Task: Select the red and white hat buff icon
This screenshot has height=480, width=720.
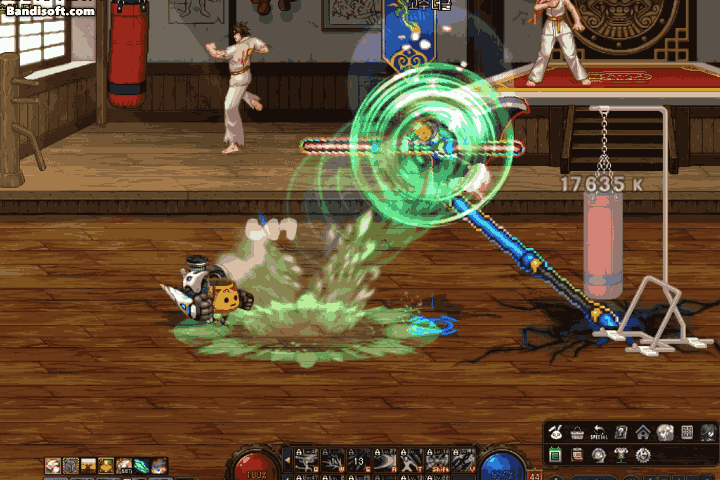Action: tap(52, 465)
